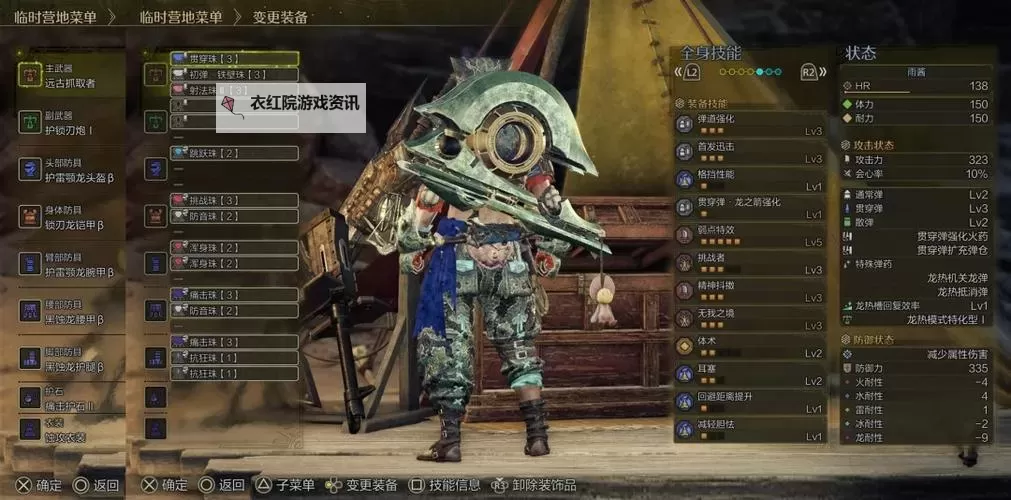Pick the 腰部防具 黑蚀龙腰甲 slot

[70, 311]
